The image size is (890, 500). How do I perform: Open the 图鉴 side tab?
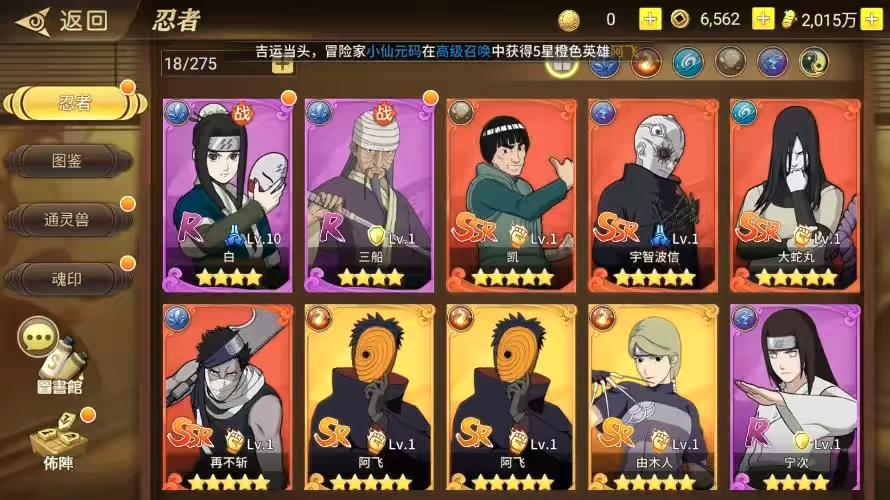point(68,160)
